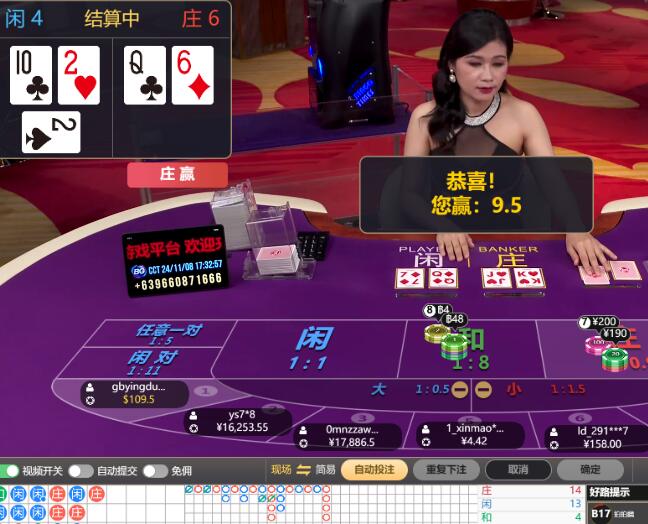648x524 pixels.
Task: Cancel the bet with 取消
Action: point(517,469)
